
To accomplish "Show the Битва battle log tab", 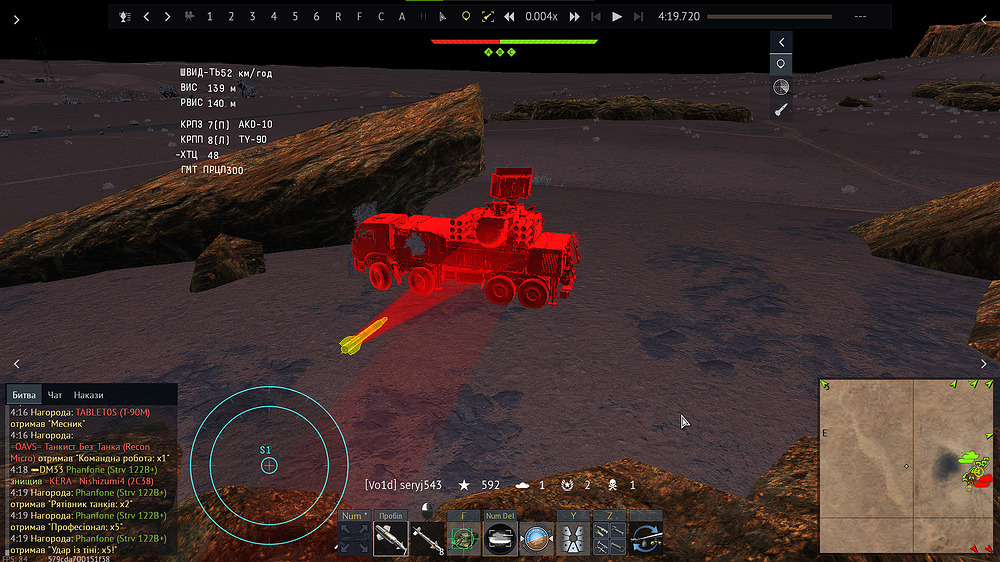I will 23,395.
